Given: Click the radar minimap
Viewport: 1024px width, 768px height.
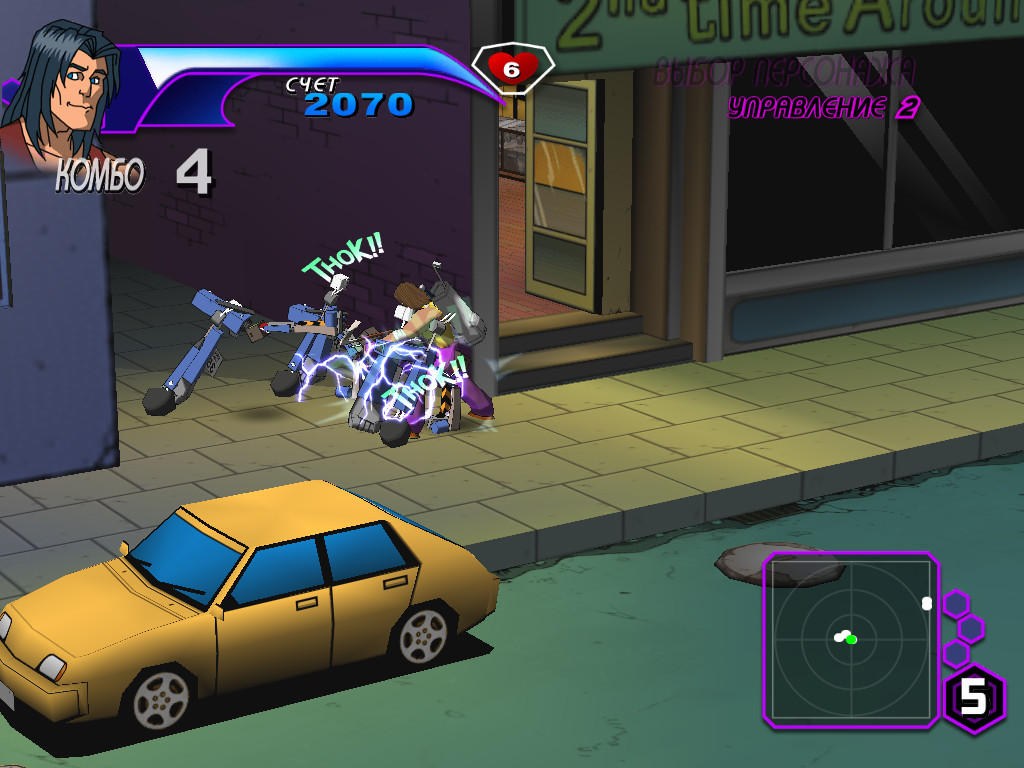Looking at the screenshot, I should (851, 639).
